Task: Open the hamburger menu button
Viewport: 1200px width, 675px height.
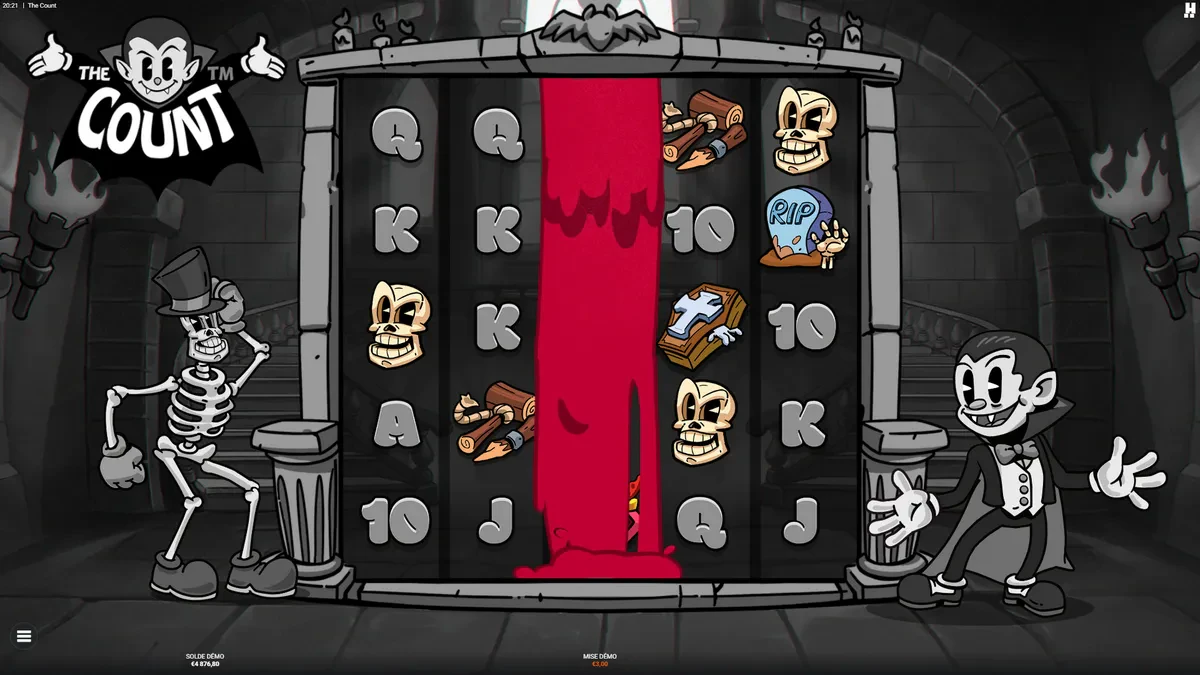Action: [24, 636]
